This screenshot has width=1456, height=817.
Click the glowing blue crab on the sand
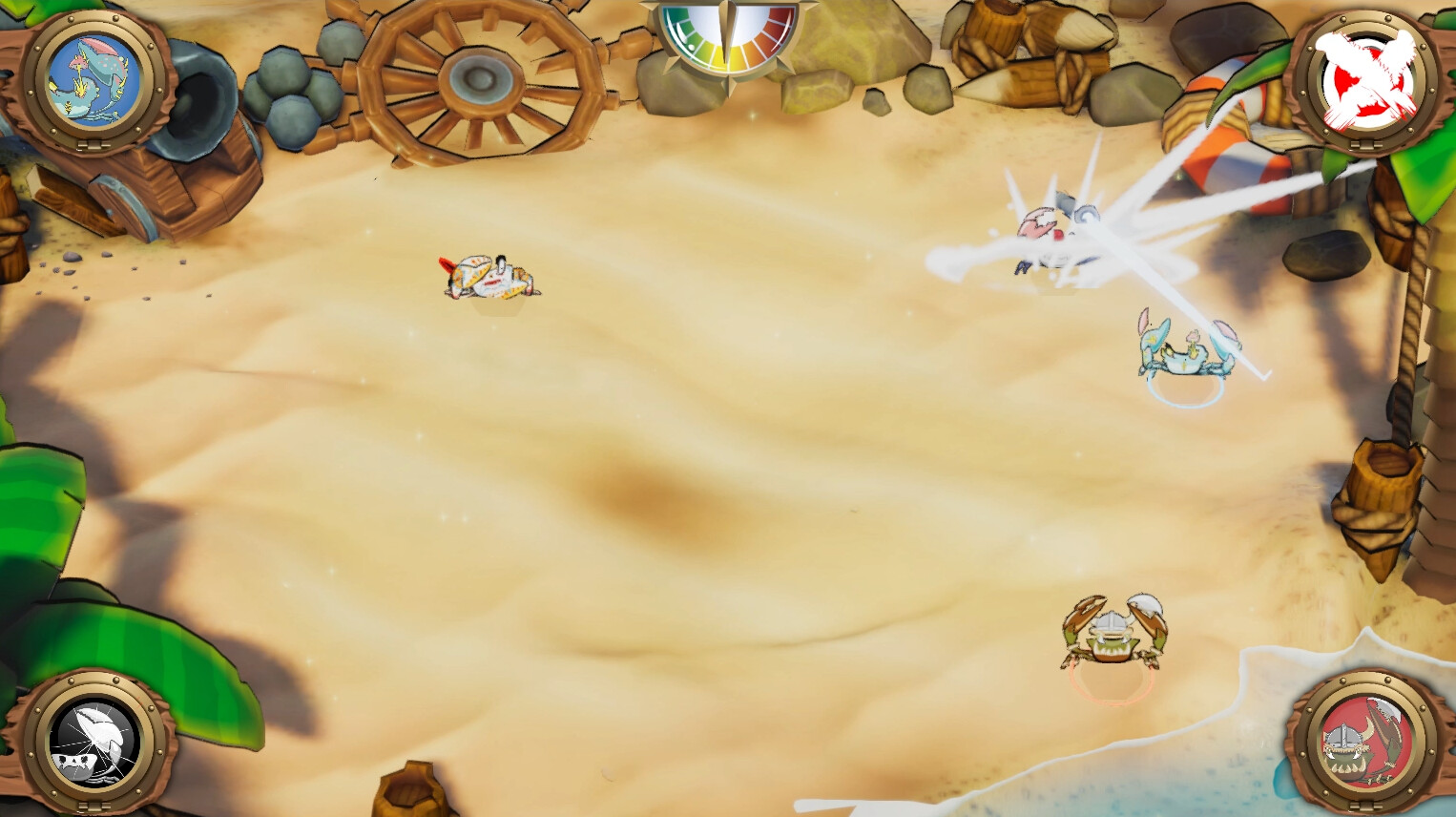point(1183,358)
